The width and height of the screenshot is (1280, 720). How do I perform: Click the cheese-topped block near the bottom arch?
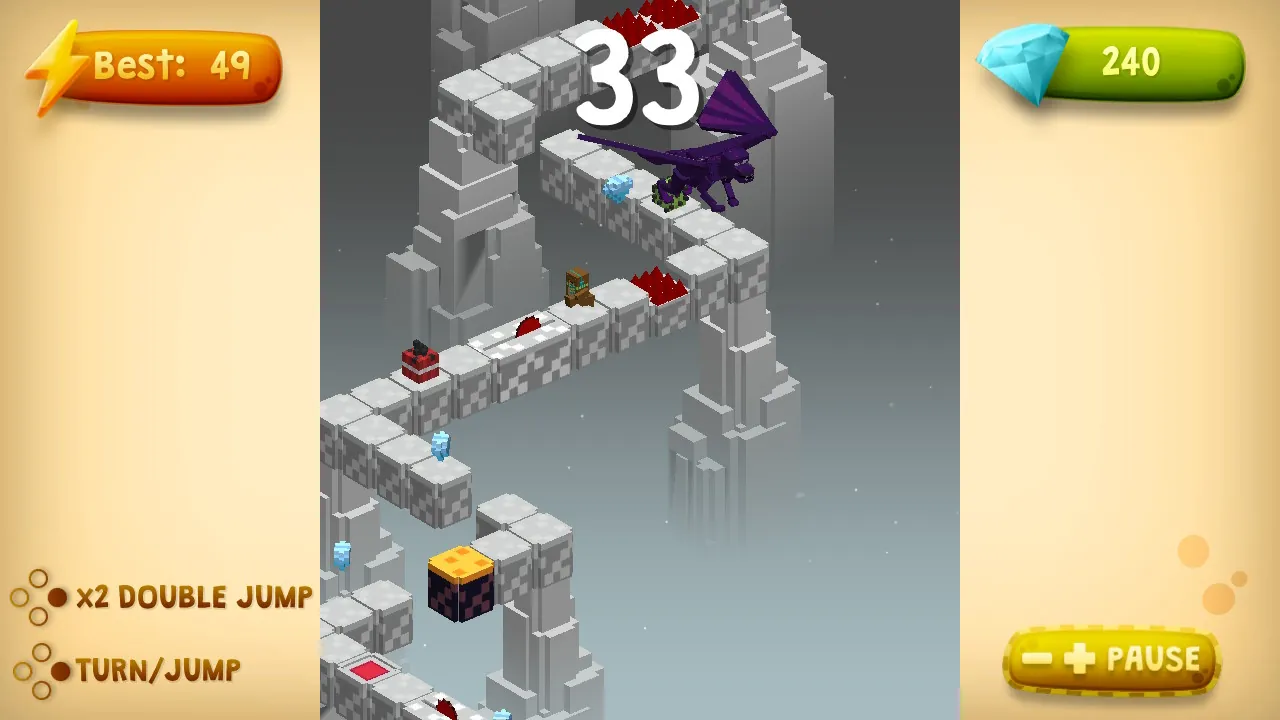[462, 585]
